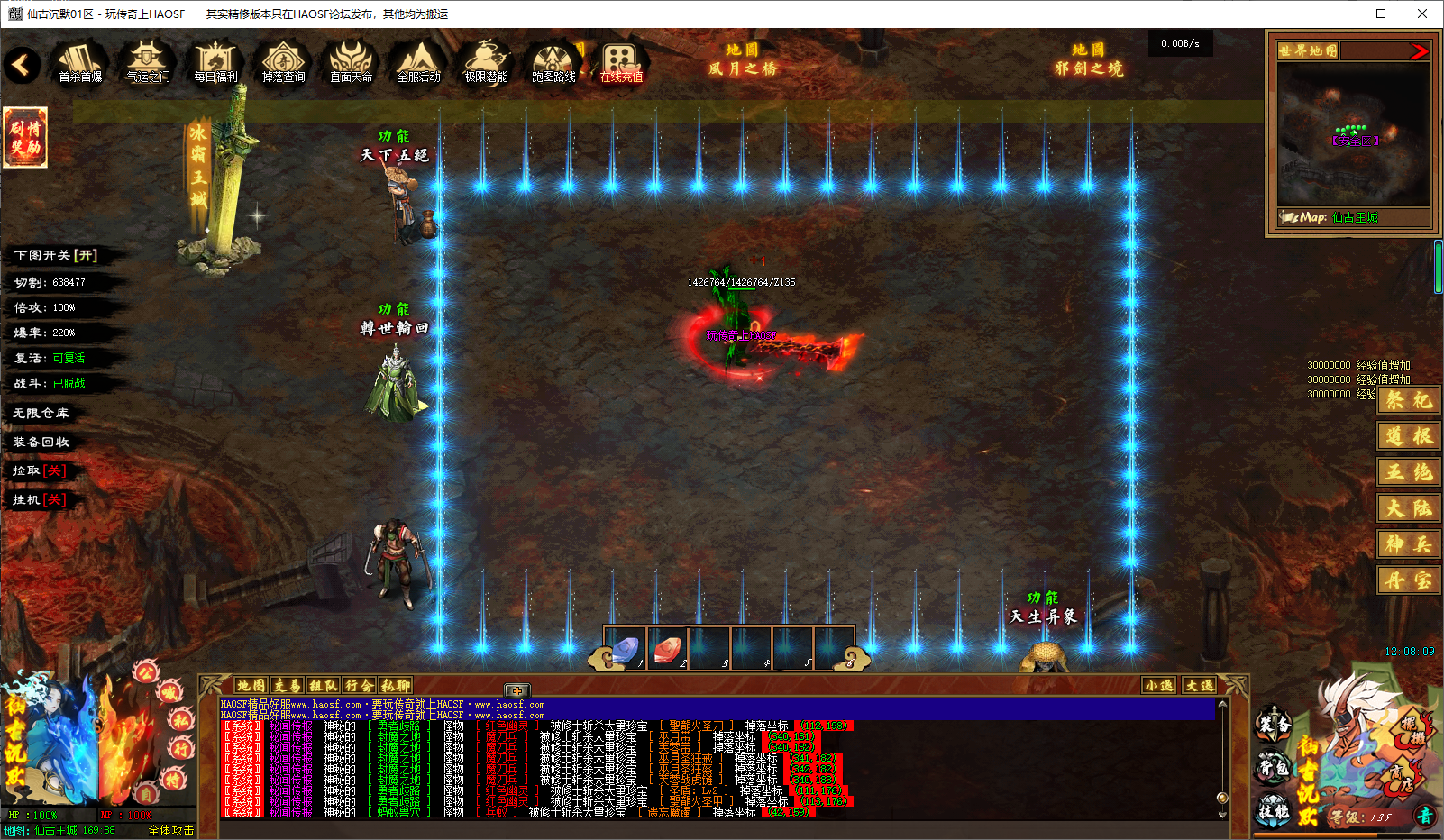Screen dimensions: 1444x840
Task: Open the 每日福利 daily rewards menu
Action: [215, 63]
